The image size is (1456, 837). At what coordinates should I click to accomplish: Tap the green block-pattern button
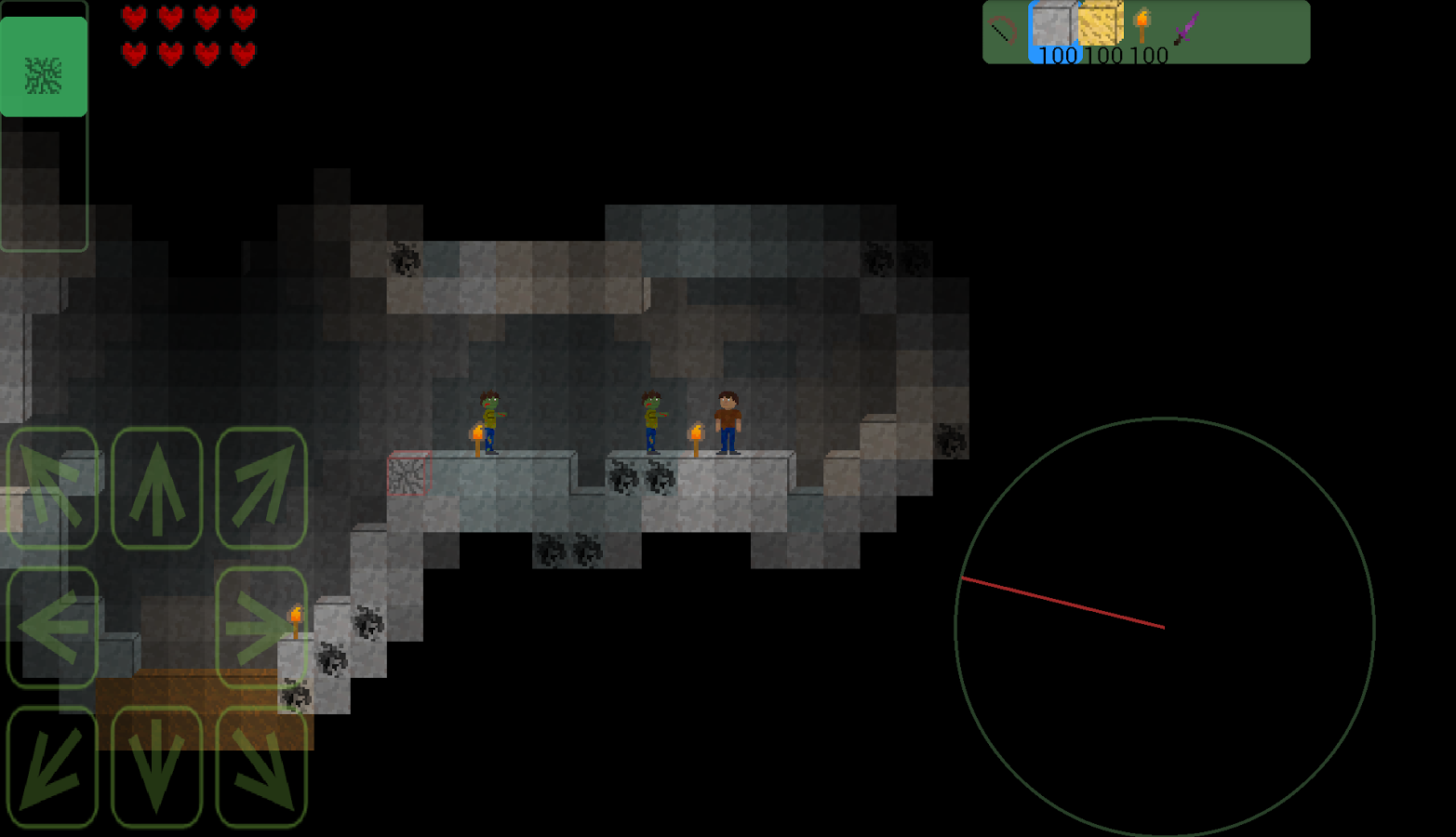pyautogui.click(x=44, y=68)
